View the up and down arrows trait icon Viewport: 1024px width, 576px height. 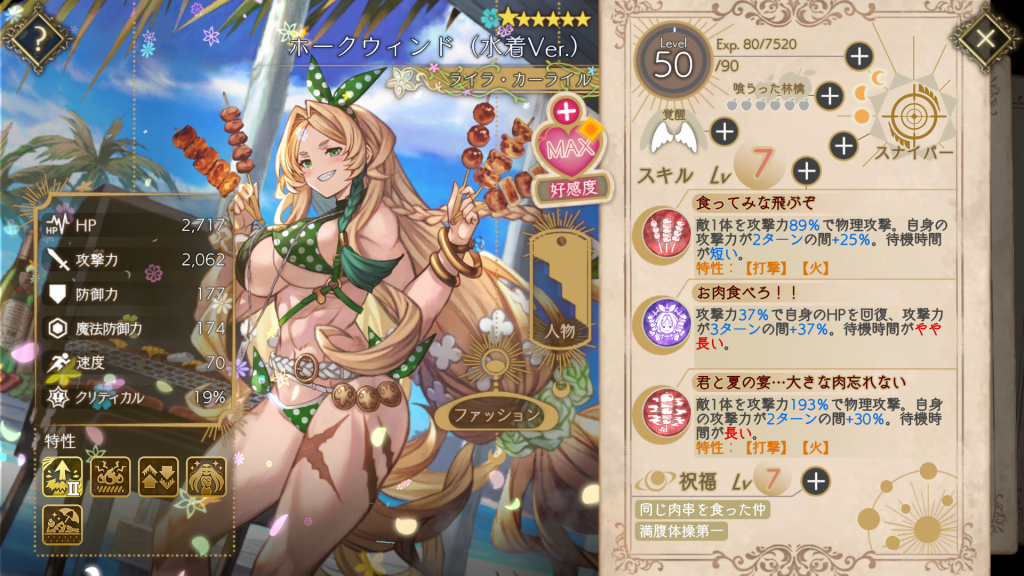158,477
